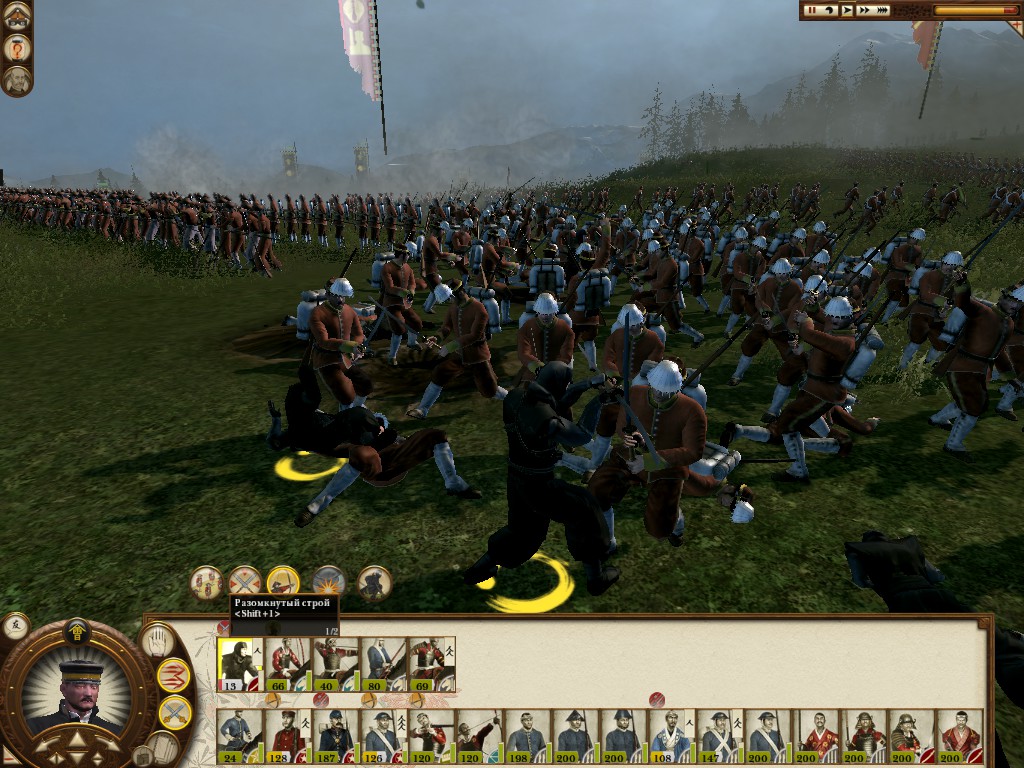Image resolution: width=1024 pixels, height=768 pixels.
Task: Set battle to normal play speed
Action: [x=847, y=10]
